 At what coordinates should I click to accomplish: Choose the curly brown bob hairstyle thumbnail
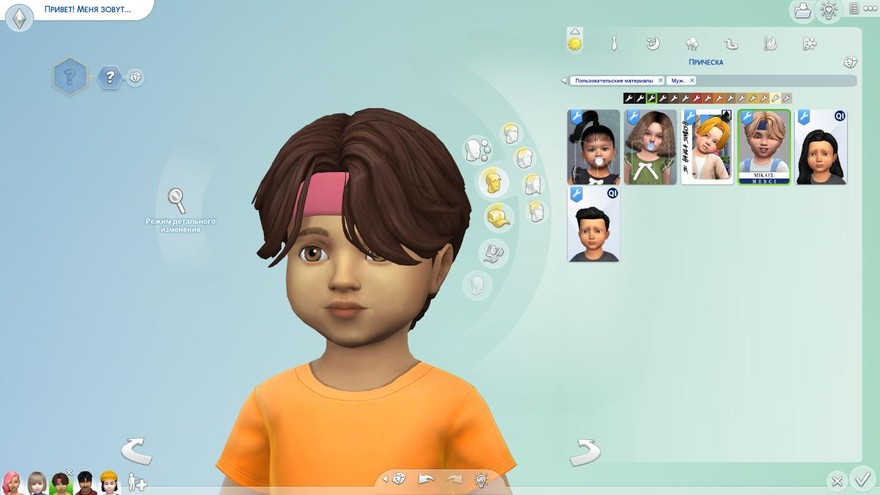[x=650, y=147]
